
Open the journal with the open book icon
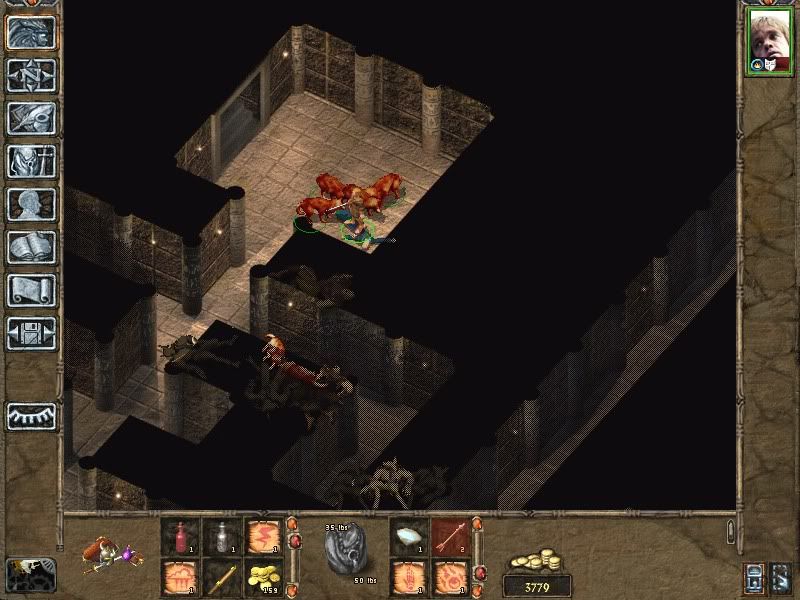(31, 247)
